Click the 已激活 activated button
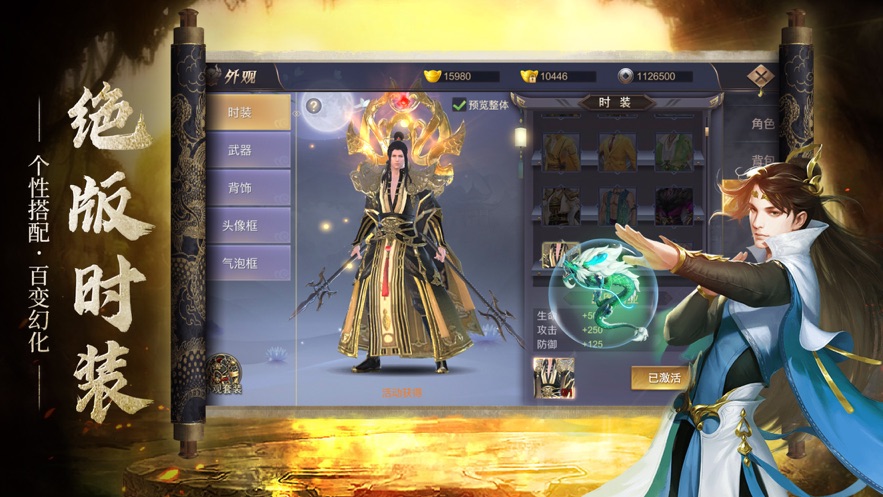The height and width of the screenshot is (497, 883). (x=661, y=378)
